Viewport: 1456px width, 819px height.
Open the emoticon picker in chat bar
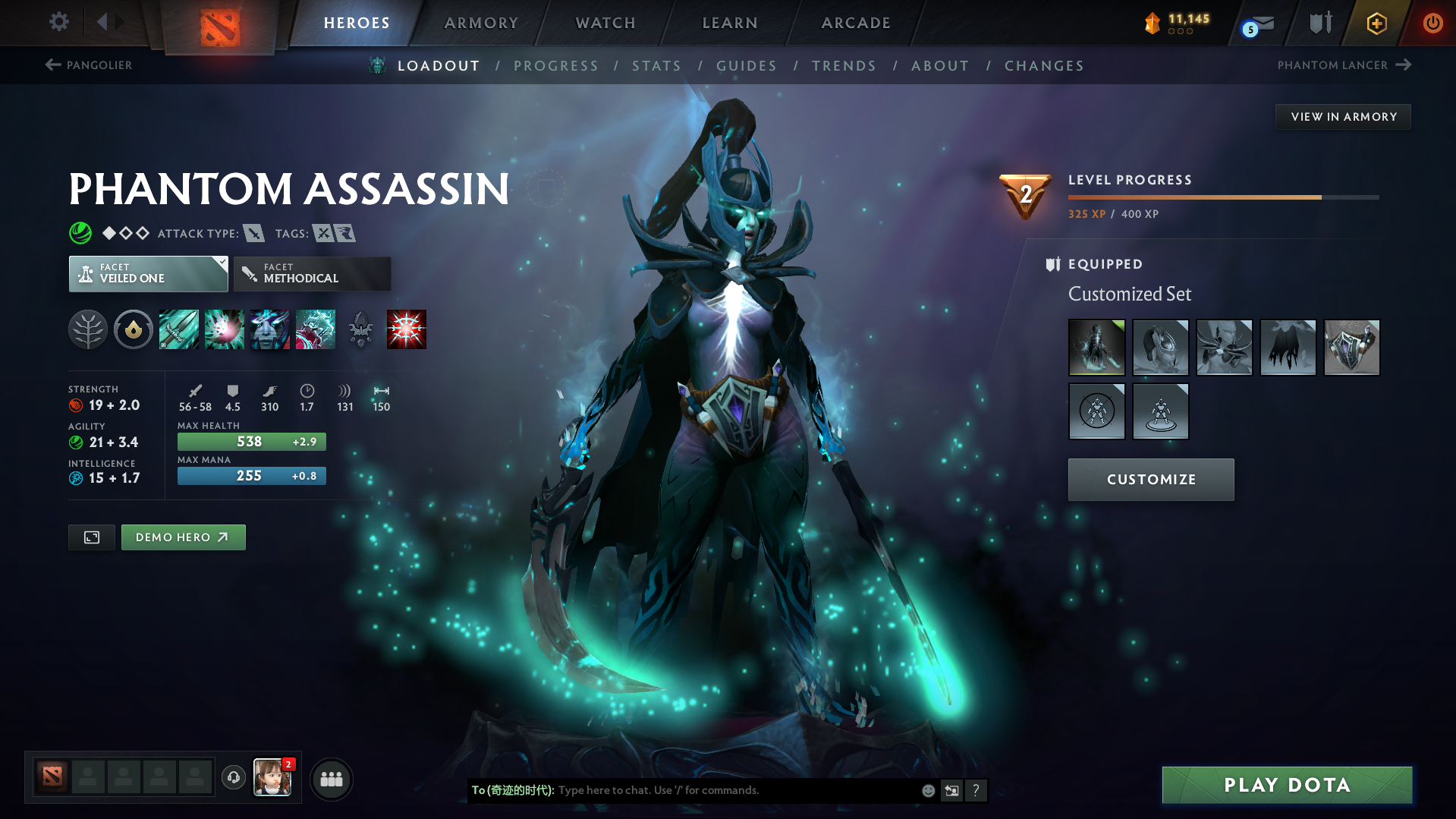pos(927,790)
